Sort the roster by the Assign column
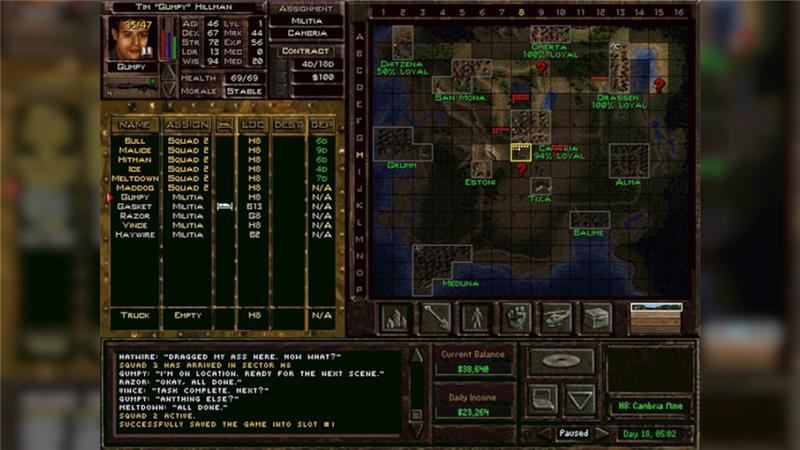Screen dimensions: 800x450 187,125
